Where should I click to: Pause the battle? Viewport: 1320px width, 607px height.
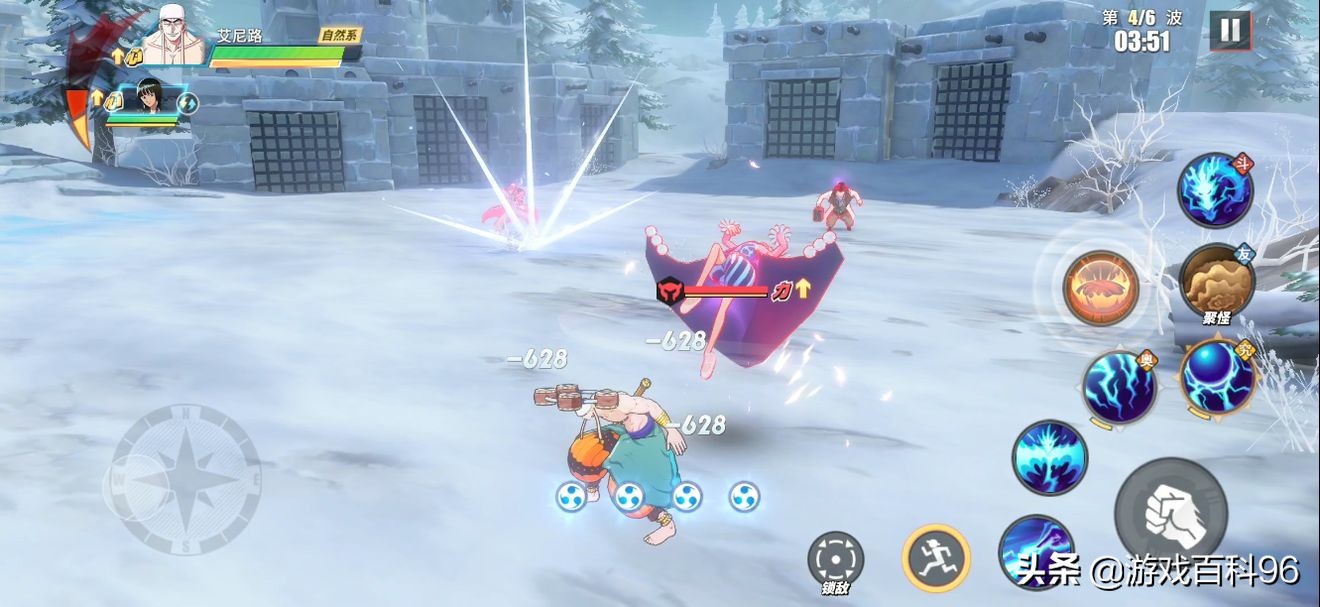click(x=1230, y=31)
